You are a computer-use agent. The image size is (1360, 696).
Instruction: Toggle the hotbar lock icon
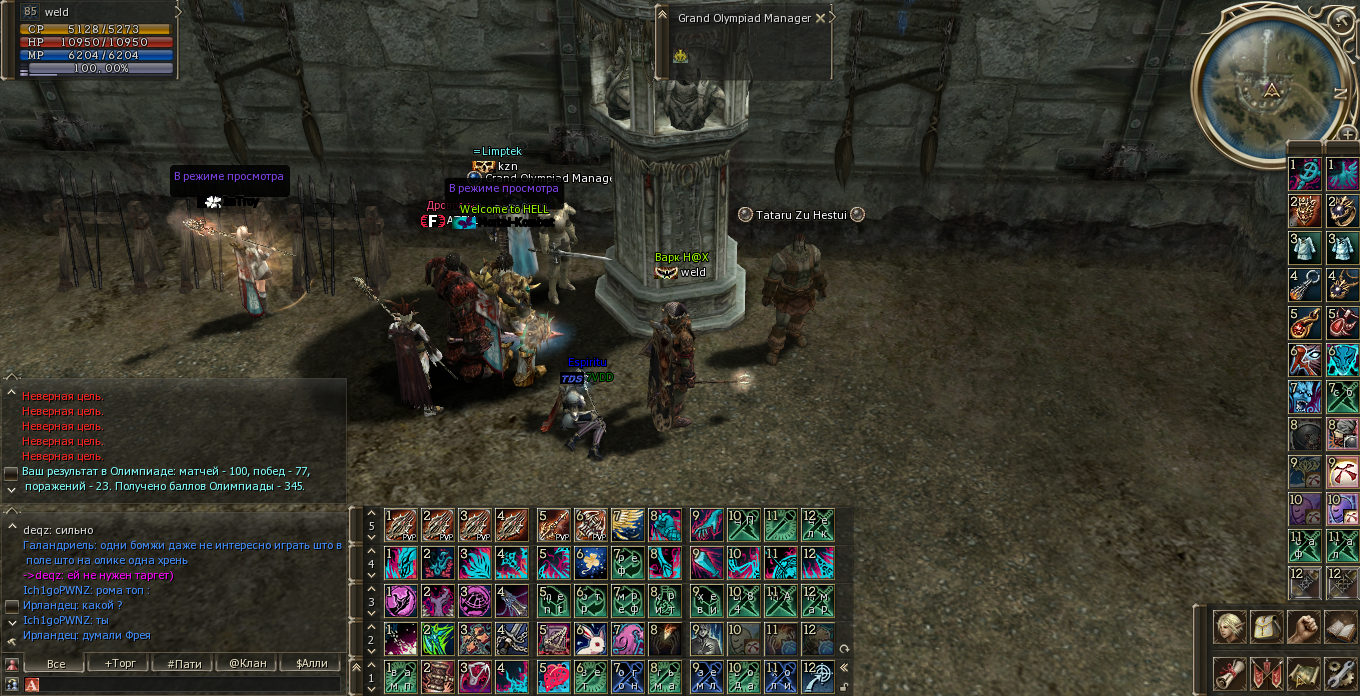pyautogui.click(x=846, y=686)
